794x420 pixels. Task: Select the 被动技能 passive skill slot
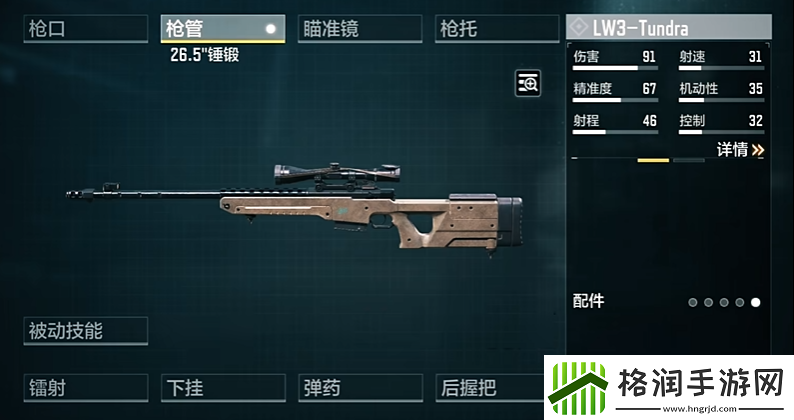pos(85,330)
